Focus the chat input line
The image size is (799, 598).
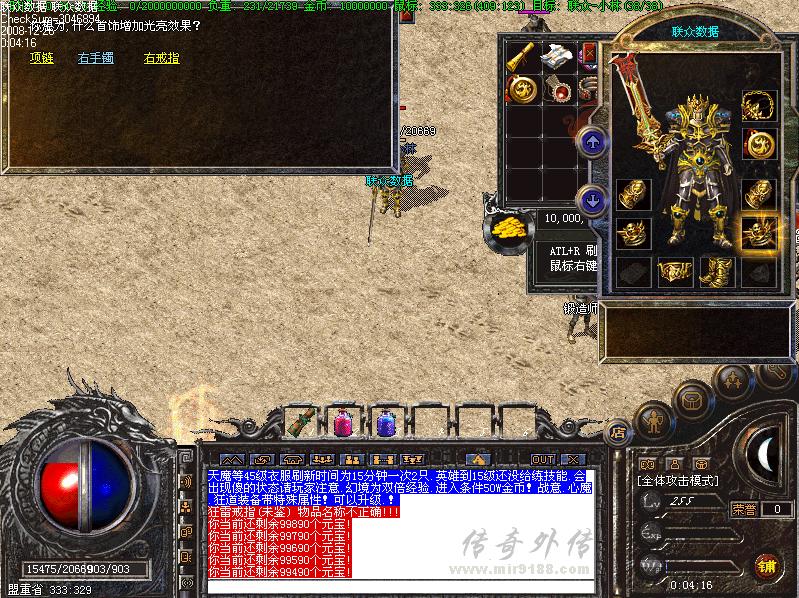click(x=400, y=585)
